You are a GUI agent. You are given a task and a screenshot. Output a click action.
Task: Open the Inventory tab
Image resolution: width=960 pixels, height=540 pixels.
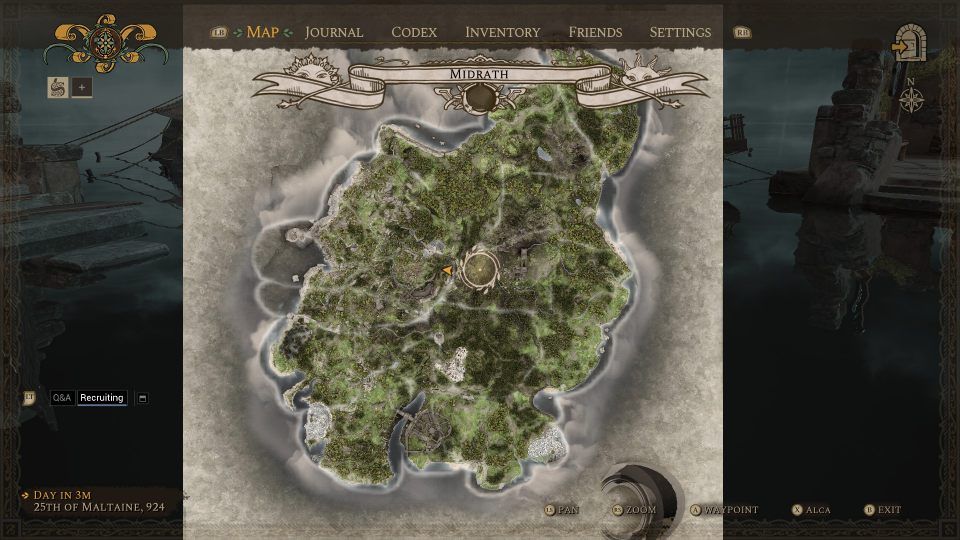click(502, 32)
